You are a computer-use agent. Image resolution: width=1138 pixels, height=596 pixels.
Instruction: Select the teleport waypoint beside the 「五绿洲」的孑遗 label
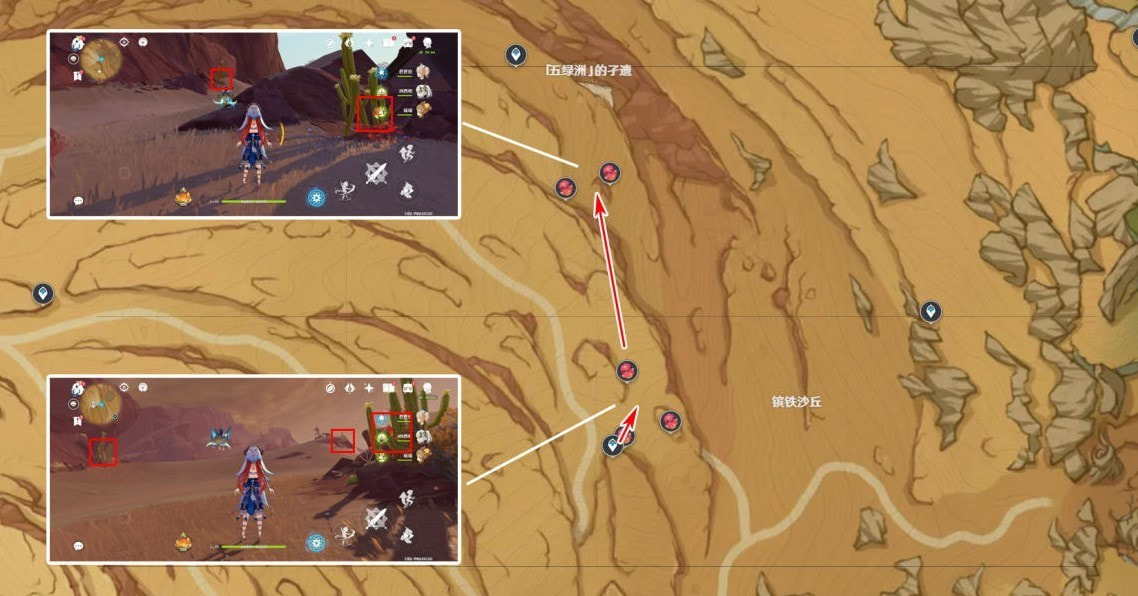pyautogui.click(x=516, y=54)
